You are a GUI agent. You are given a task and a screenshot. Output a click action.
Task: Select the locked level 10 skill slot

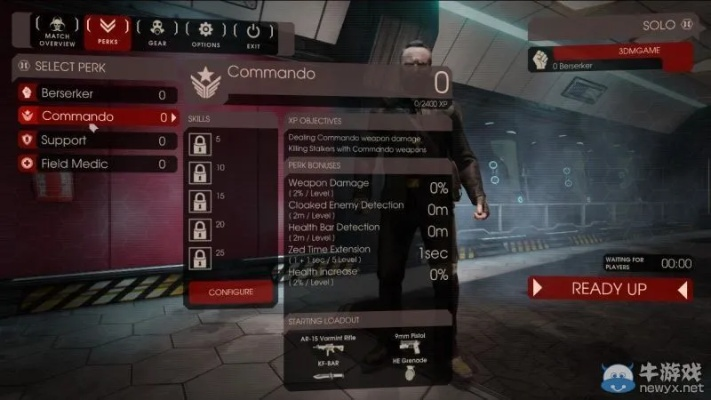coord(199,172)
